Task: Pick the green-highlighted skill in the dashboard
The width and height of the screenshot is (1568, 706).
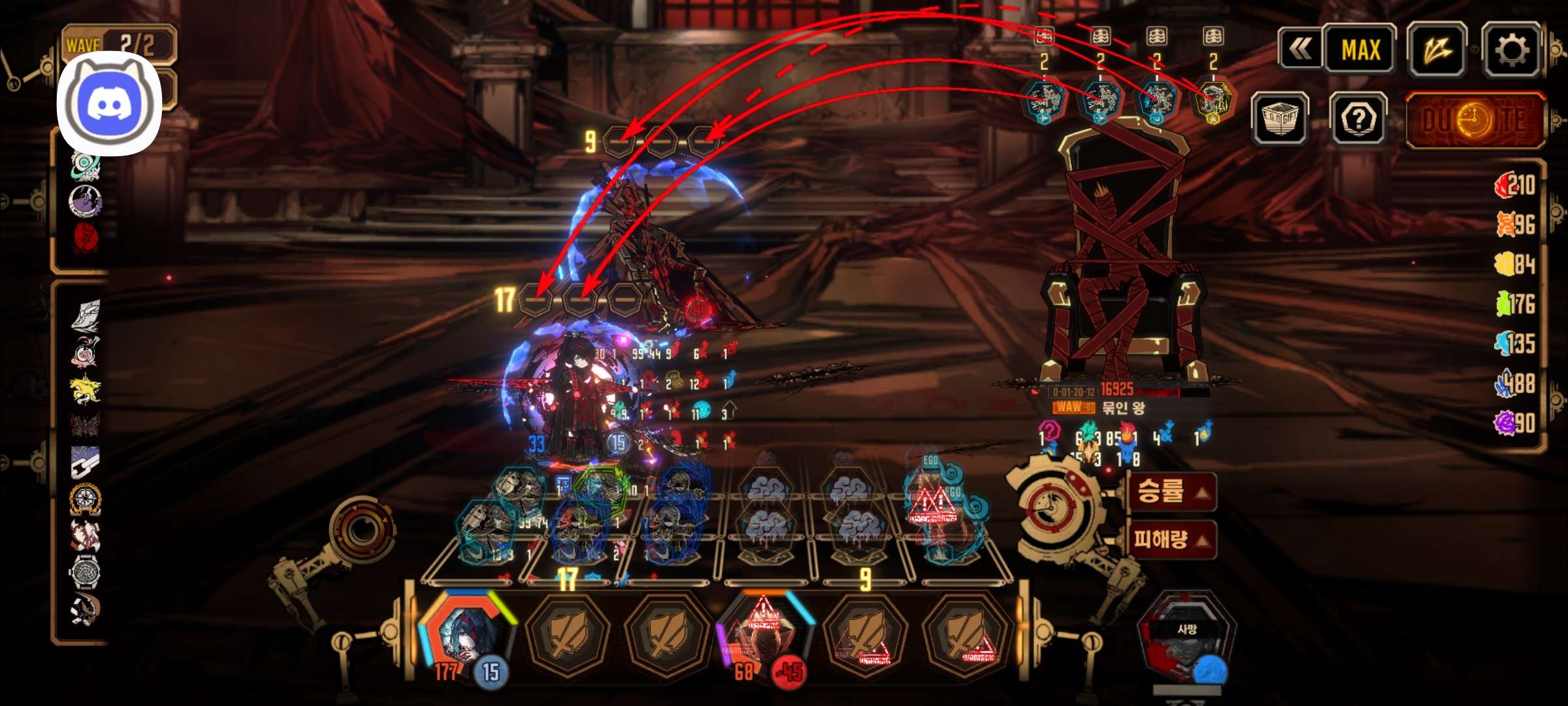Action: click(x=601, y=488)
